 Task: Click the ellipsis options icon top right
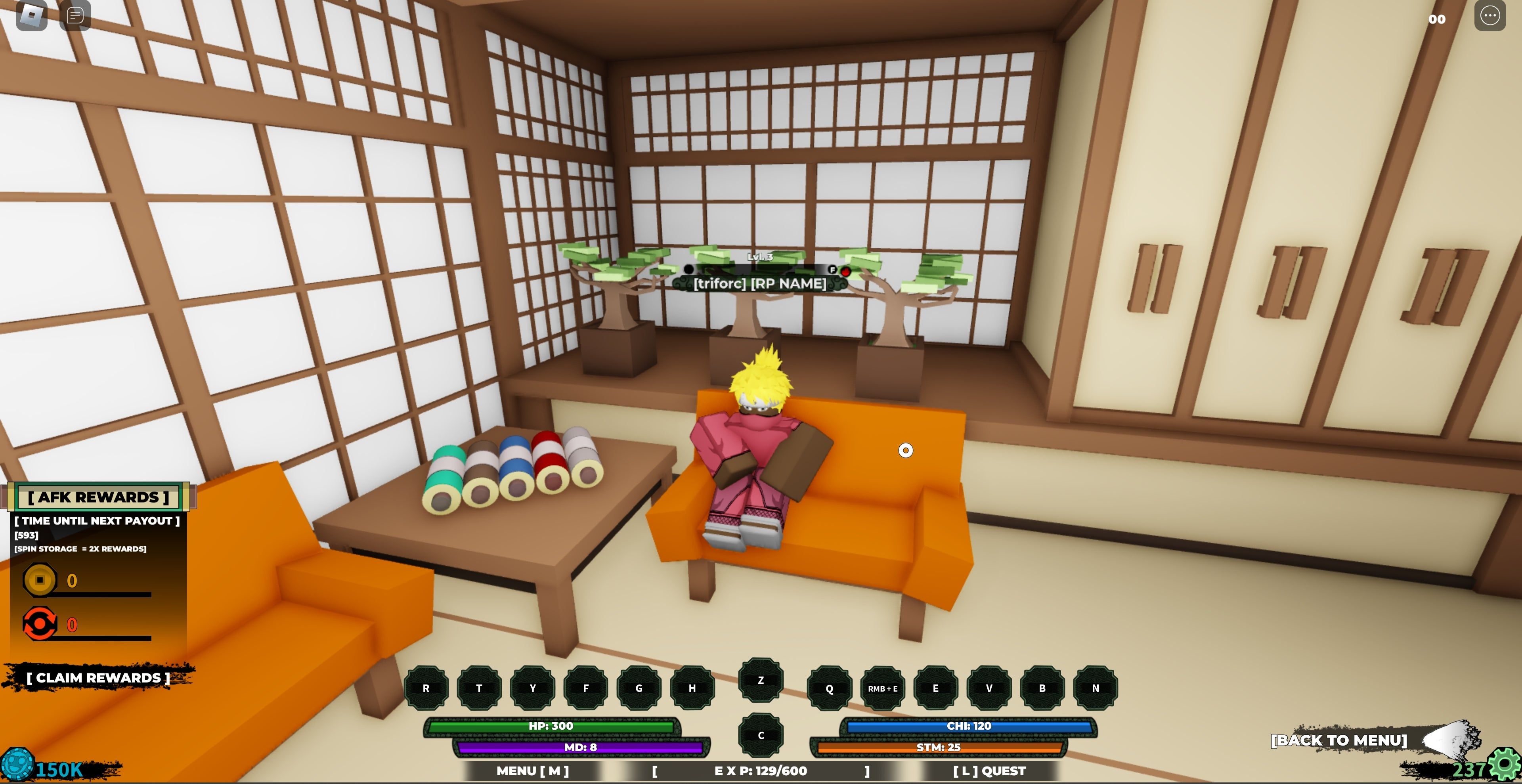1489,16
